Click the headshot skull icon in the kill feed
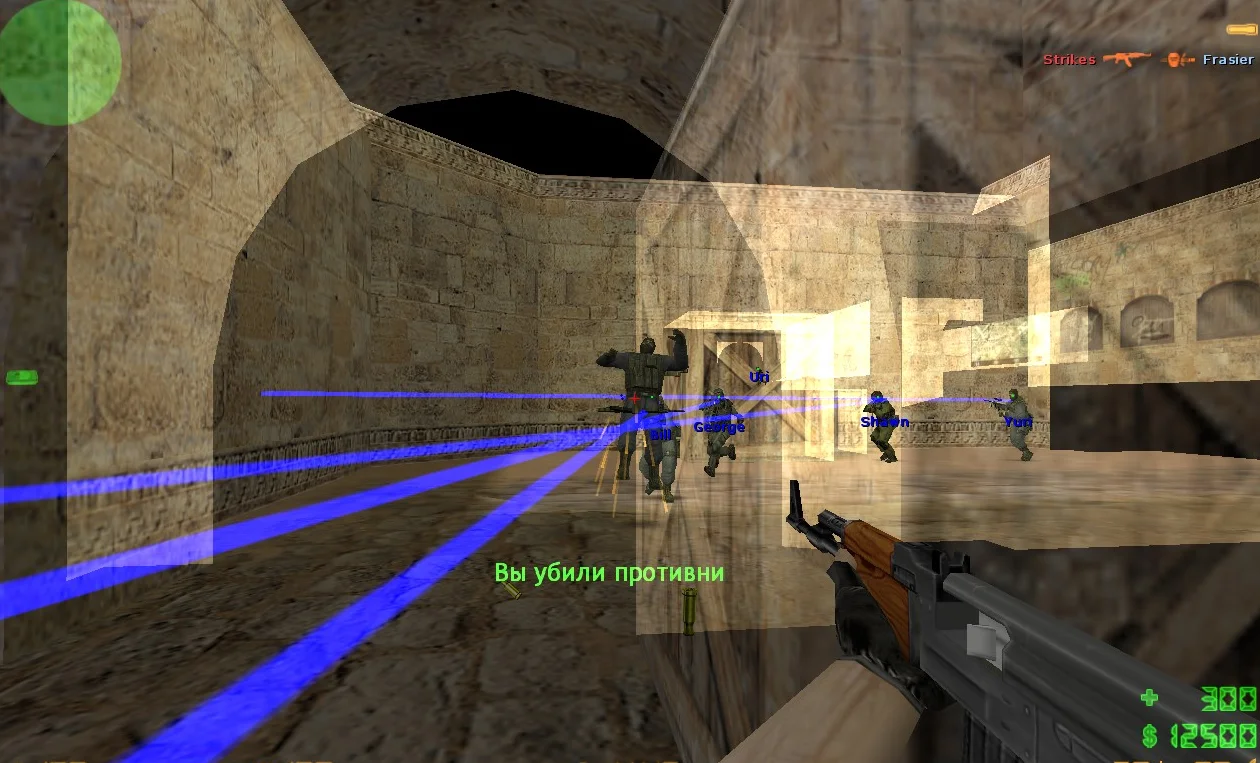This screenshot has width=1260, height=763. (1179, 60)
